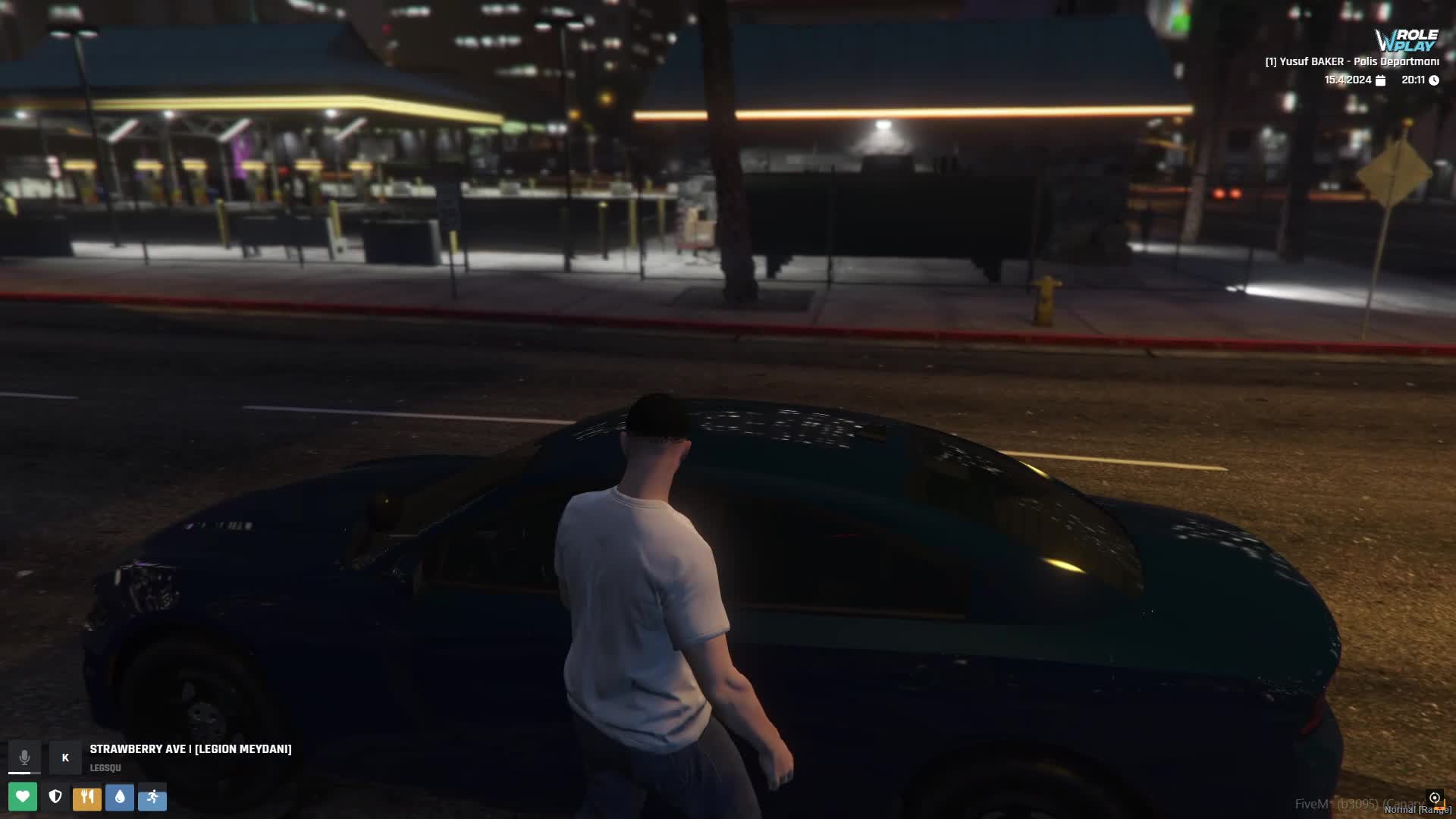The width and height of the screenshot is (1456, 819).
Task: Select the orange fork-and-knife hunger icon
Action: 87,796
